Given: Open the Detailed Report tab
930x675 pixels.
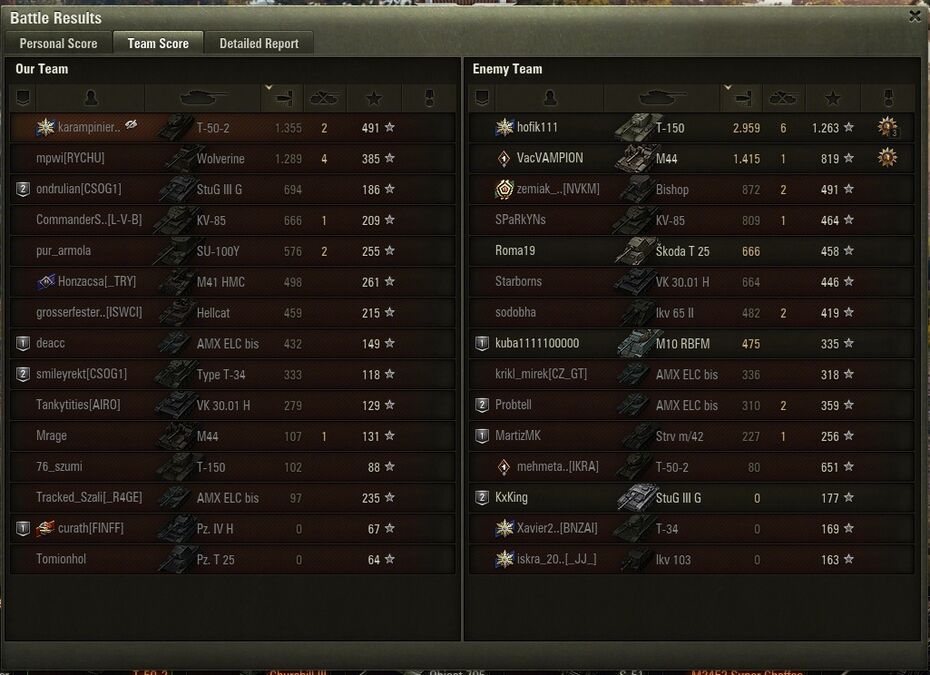Looking at the screenshot, I should point(259,43).
